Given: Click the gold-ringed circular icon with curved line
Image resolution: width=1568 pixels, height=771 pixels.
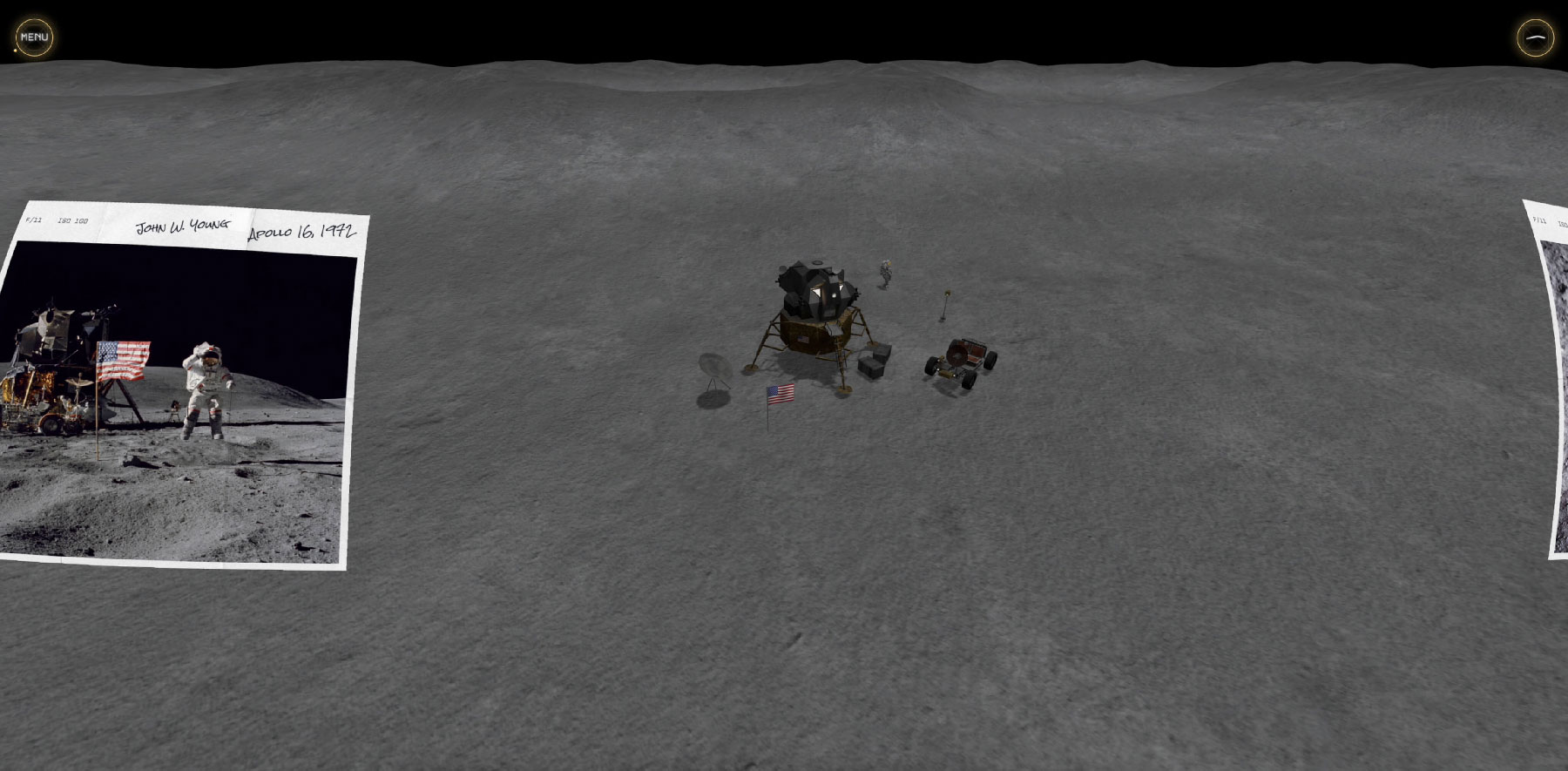Looking at the screenshot, I should (x=1535, y=38).
